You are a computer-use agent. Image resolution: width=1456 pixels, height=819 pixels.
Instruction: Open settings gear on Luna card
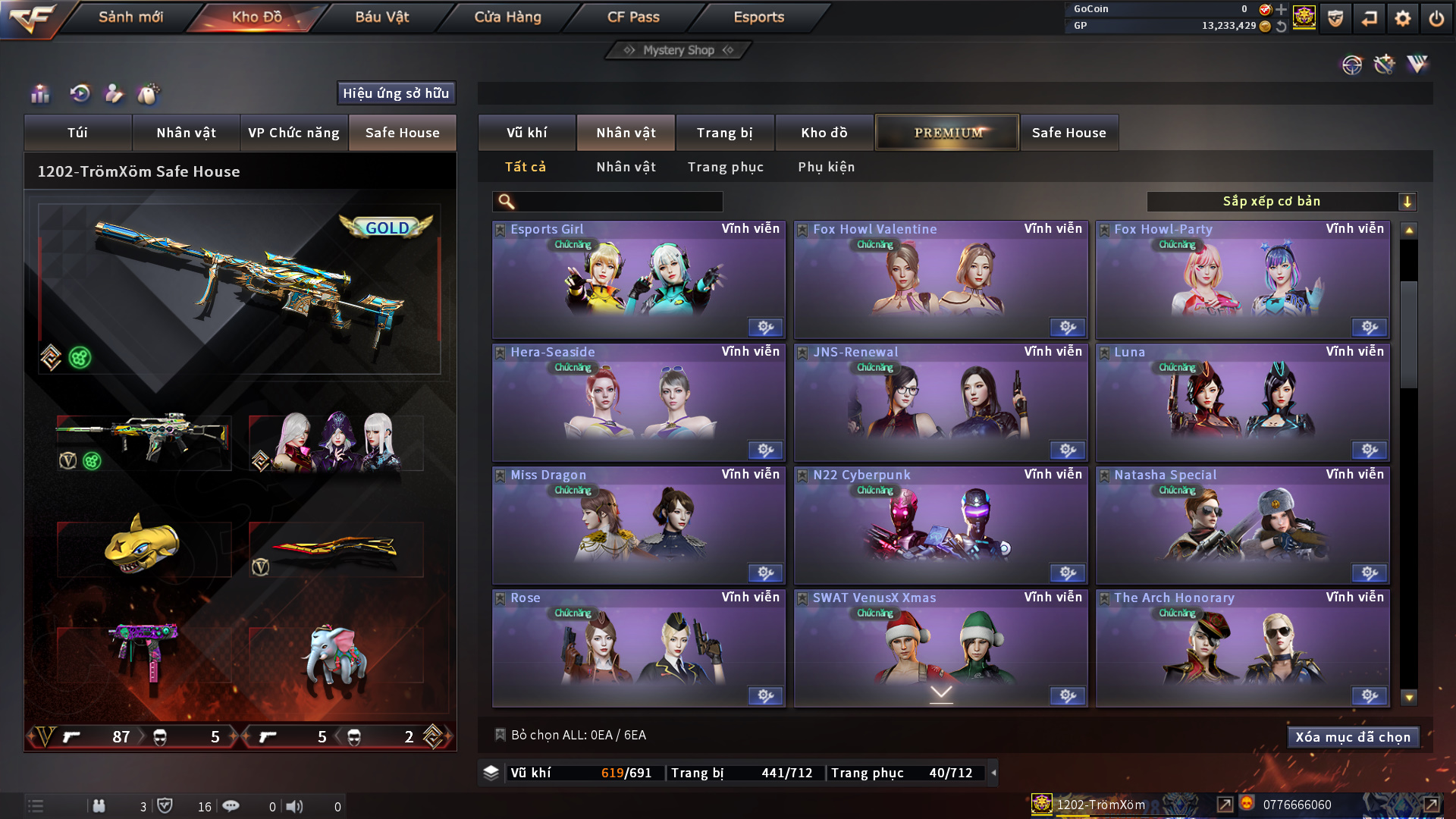(1369, 450)
